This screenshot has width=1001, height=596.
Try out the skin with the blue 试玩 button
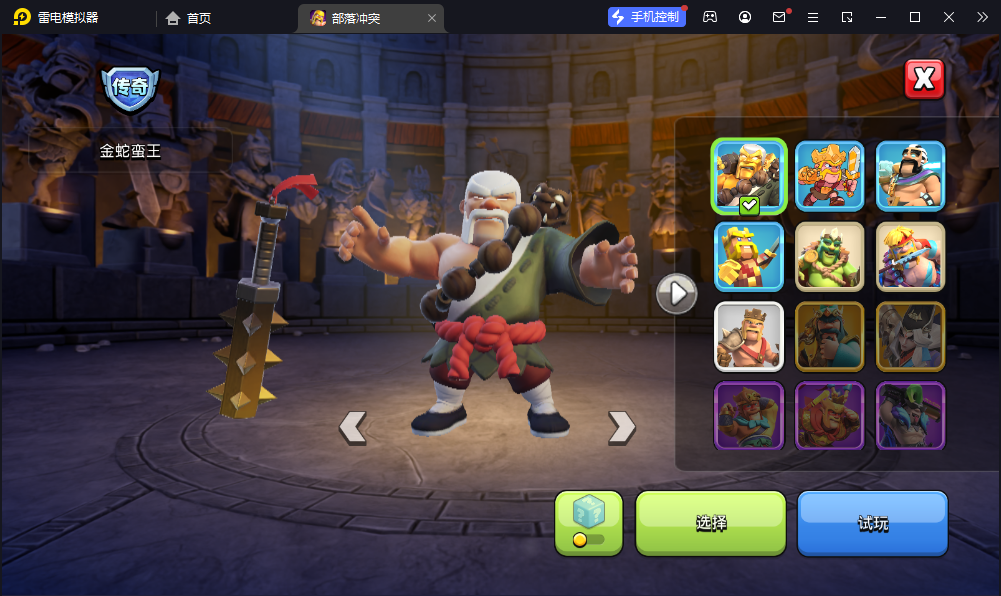[x=872, y=523]
